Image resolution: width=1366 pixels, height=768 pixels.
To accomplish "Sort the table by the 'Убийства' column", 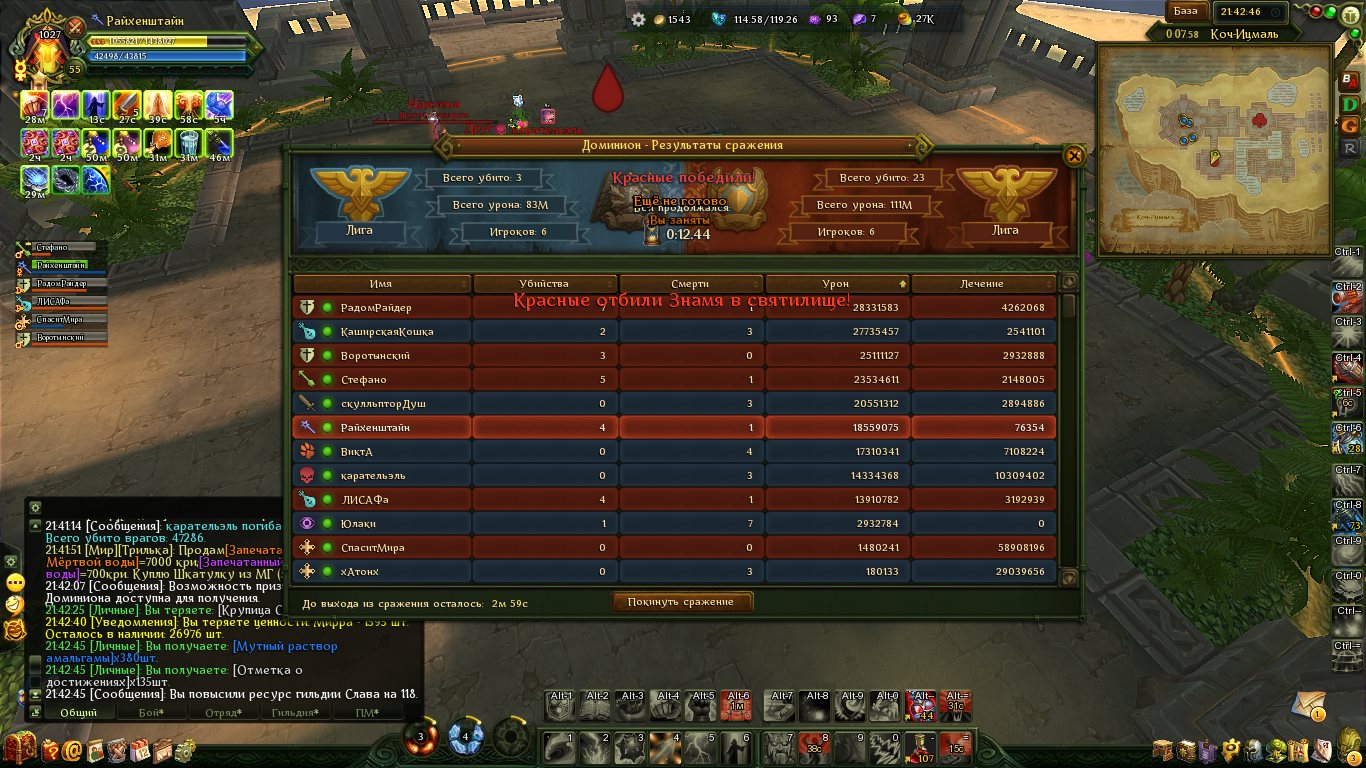I will [x=544, y=284].
